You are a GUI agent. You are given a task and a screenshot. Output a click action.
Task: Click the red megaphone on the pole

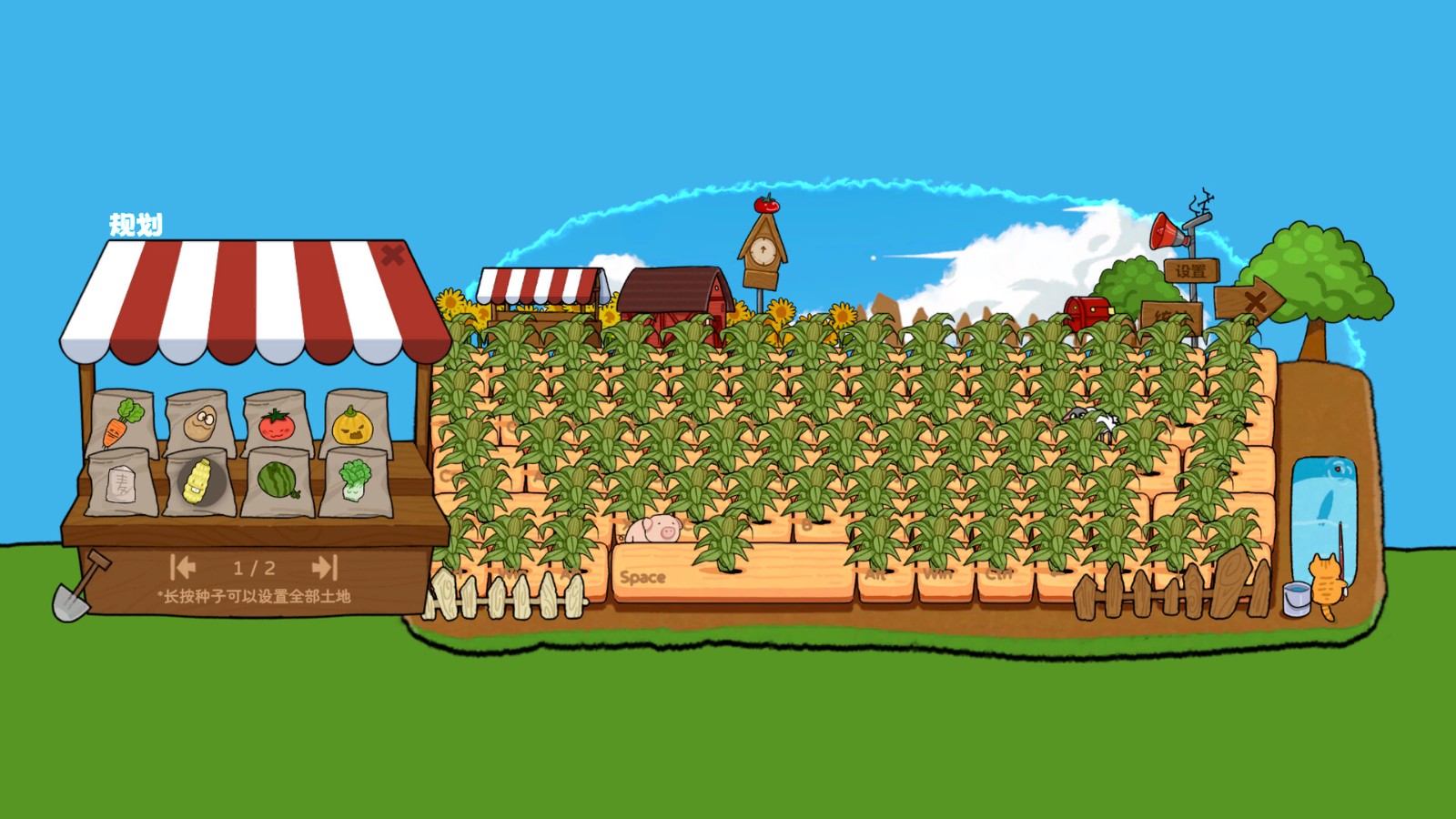[1163, 232]
